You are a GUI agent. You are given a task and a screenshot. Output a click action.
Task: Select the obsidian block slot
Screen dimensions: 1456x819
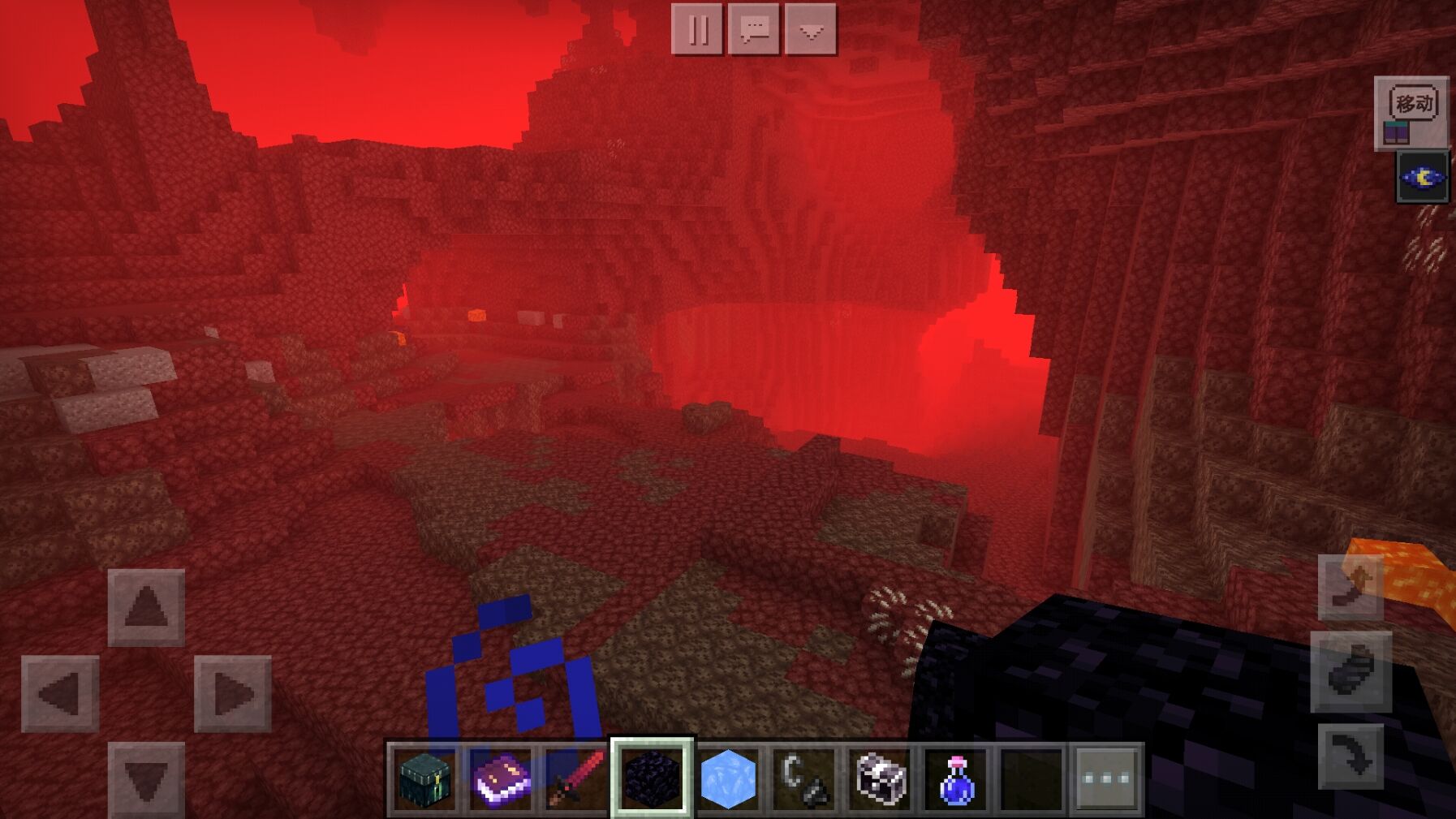tap(652, 779)
